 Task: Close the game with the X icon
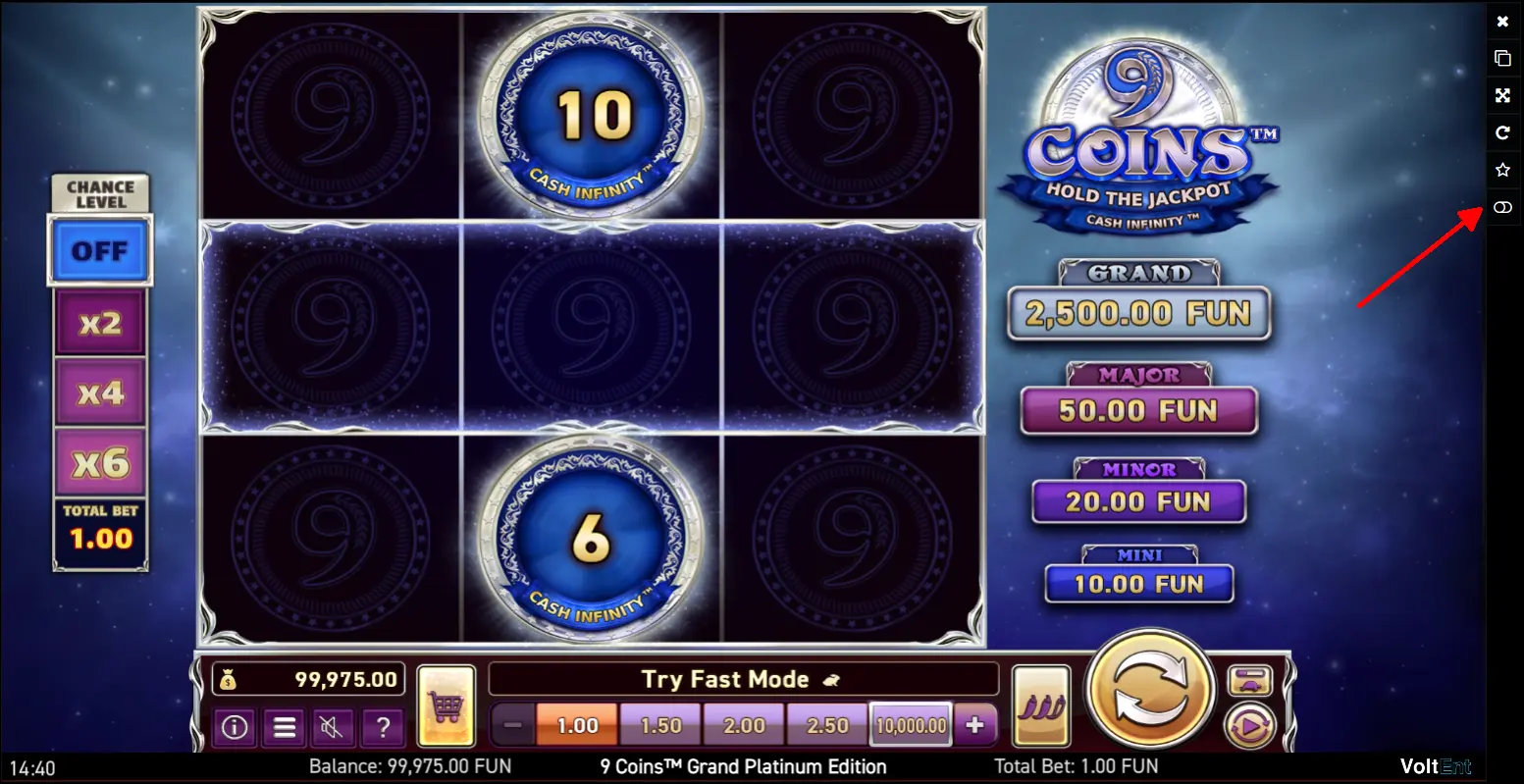[1502, 21]
